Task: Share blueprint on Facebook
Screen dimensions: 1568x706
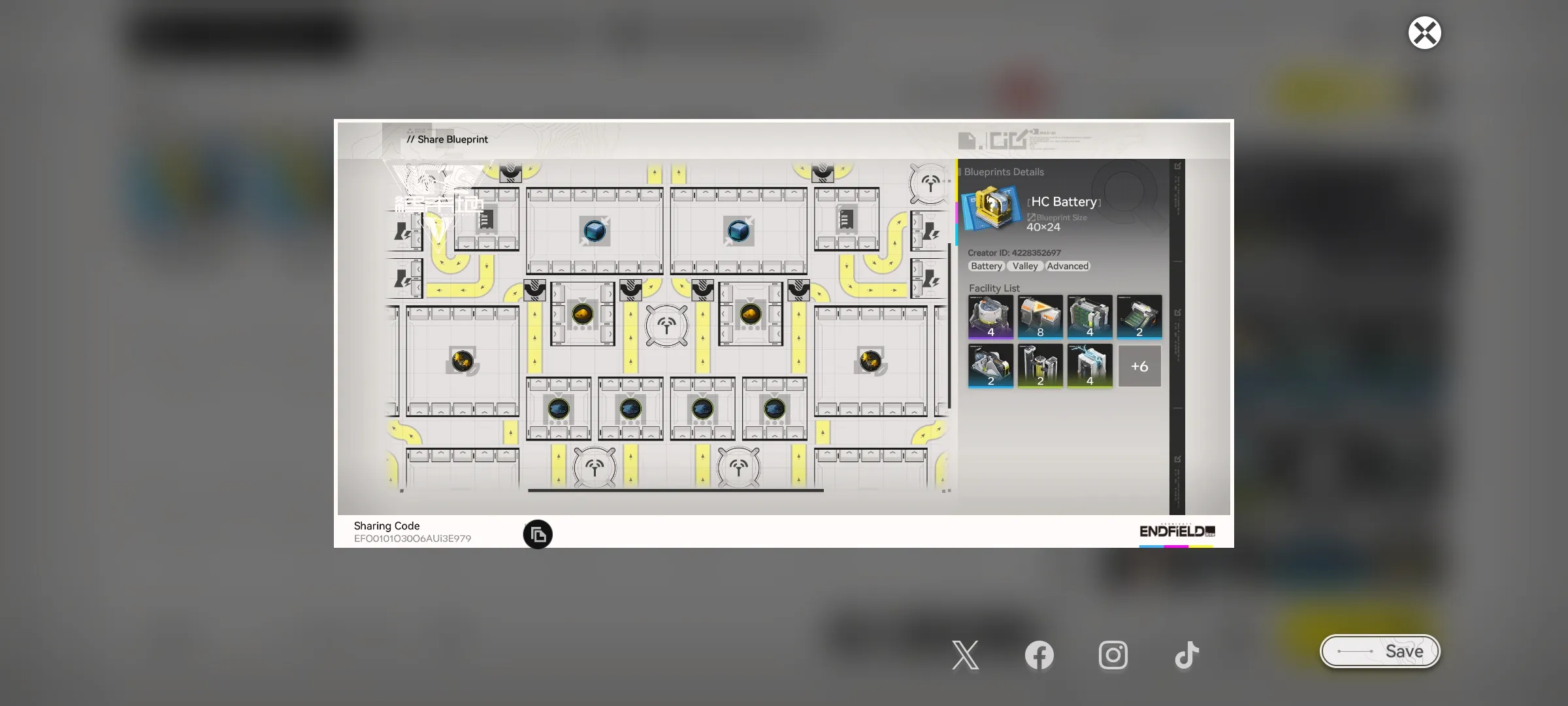Action: coord(1039,655)
